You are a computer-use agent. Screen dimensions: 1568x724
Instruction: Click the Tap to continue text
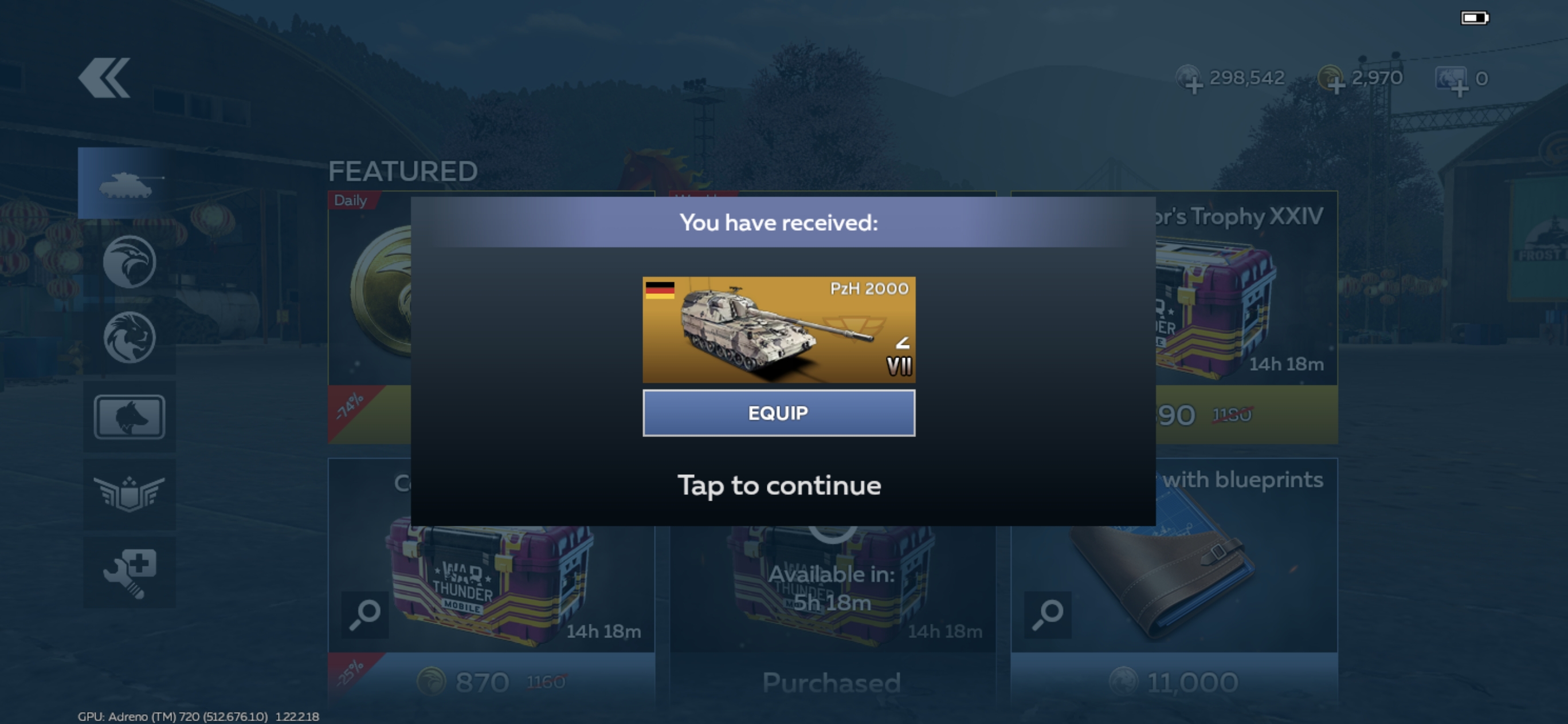[778, 486]
